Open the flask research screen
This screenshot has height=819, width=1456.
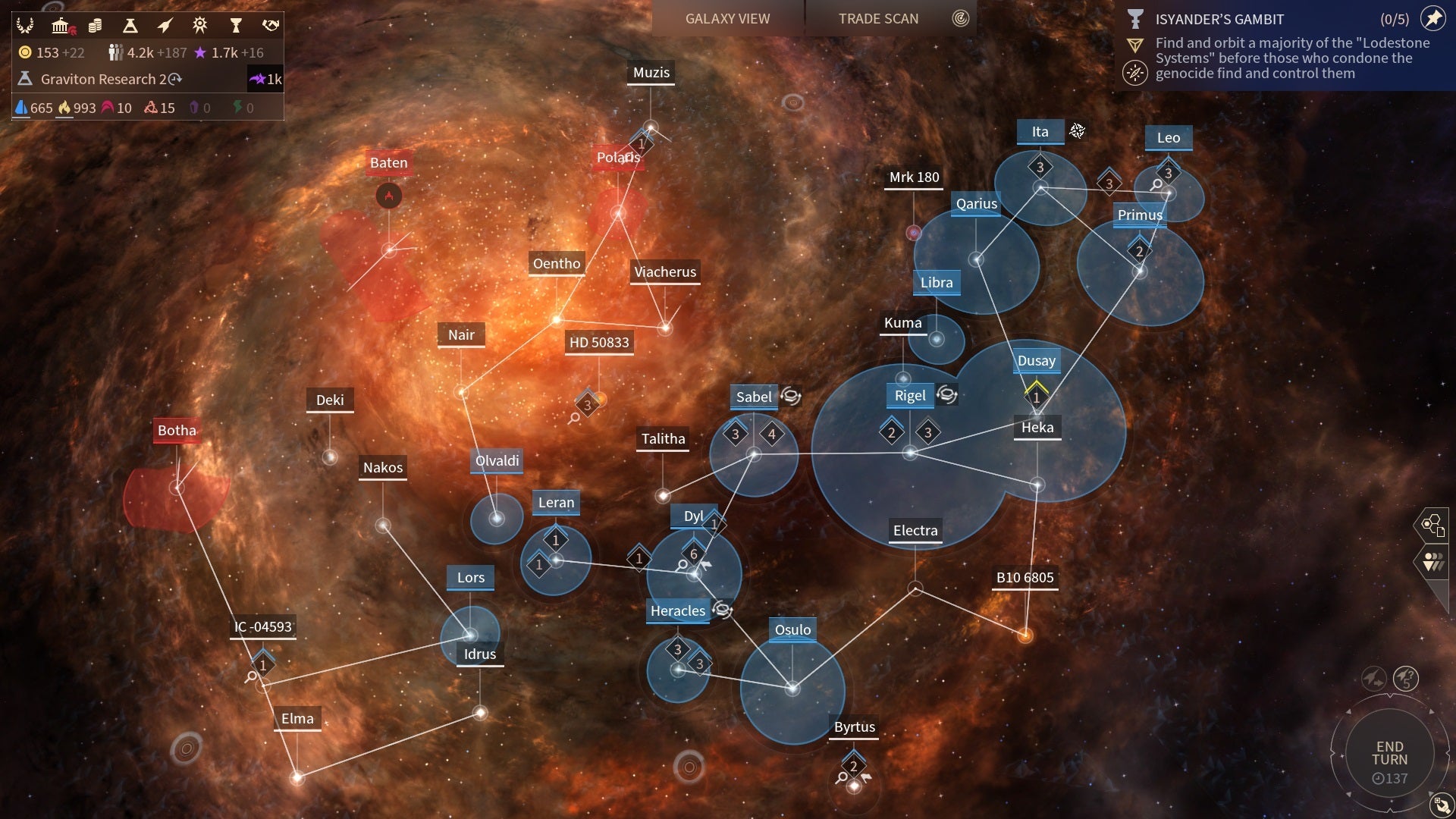click(130, 26)
